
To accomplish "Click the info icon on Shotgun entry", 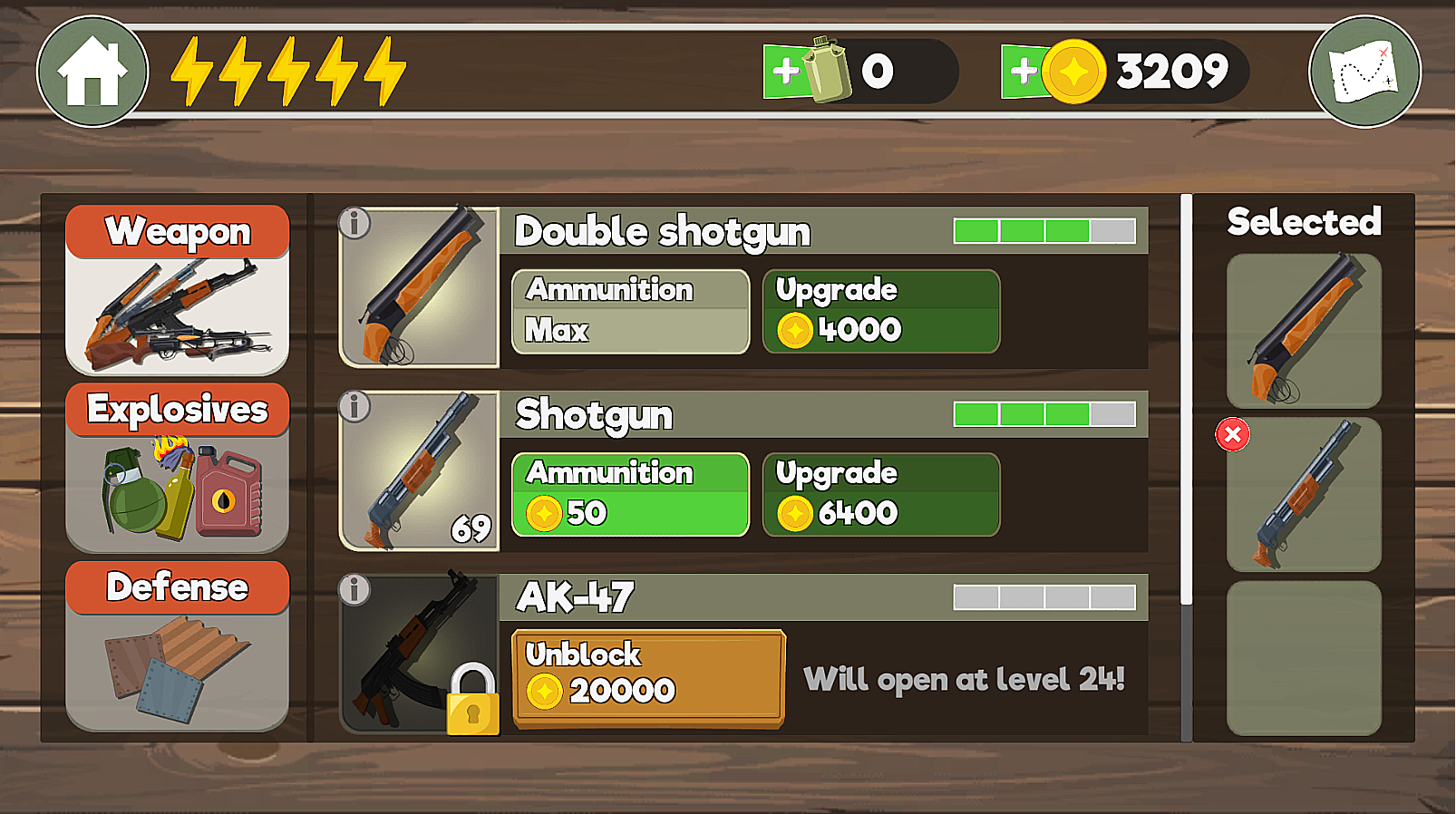I will pos(354,406).
